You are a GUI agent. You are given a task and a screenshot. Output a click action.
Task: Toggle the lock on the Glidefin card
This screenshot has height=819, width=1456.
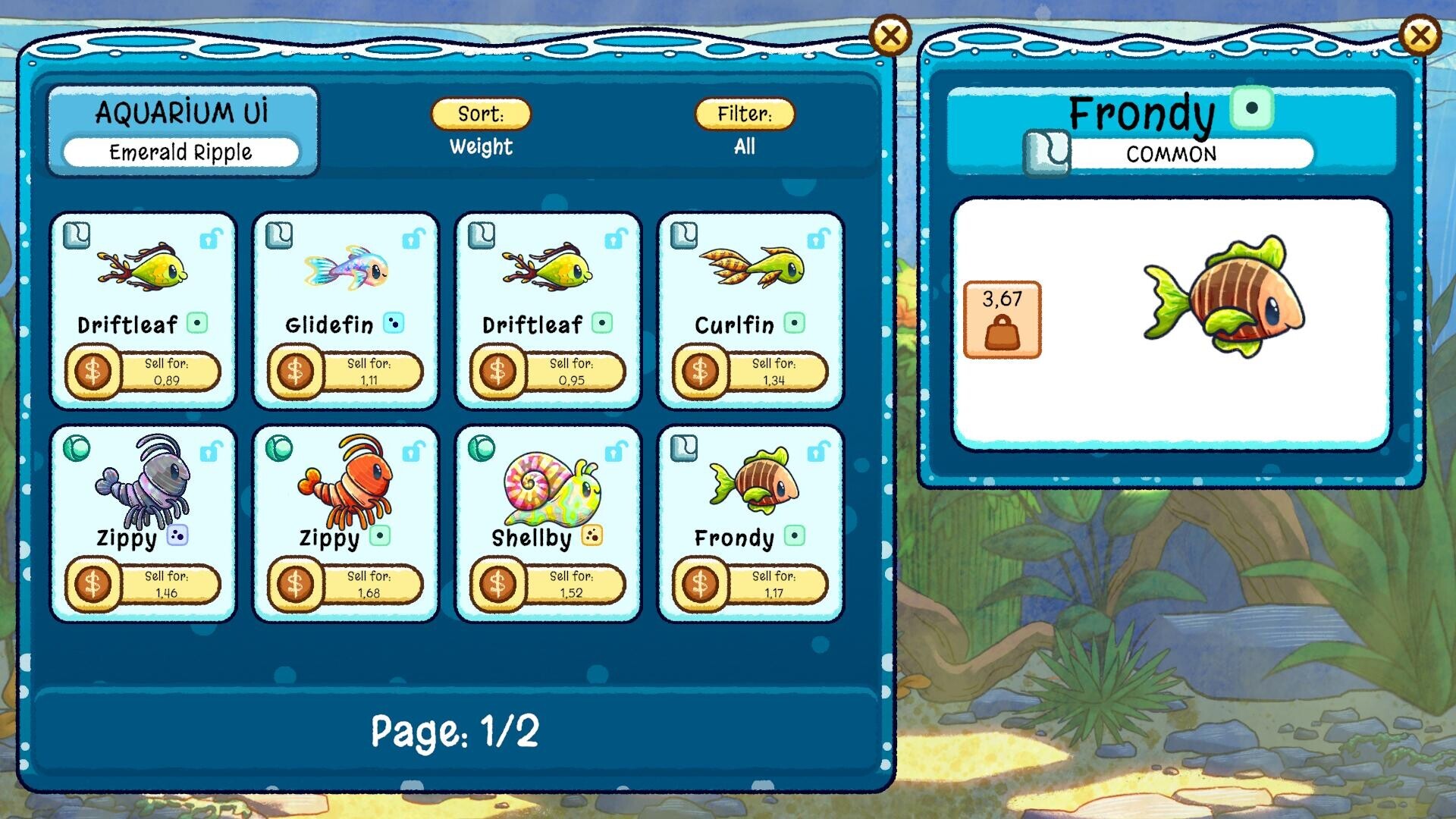(x=413, y=240)
